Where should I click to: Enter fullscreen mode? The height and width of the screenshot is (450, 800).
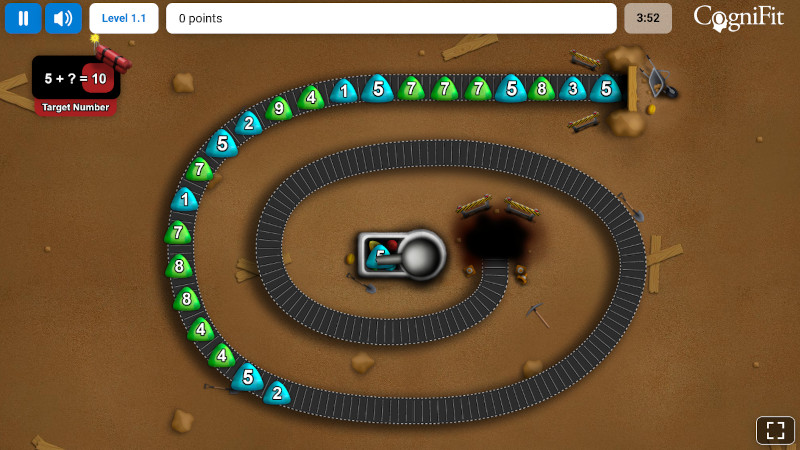(775, 431)
